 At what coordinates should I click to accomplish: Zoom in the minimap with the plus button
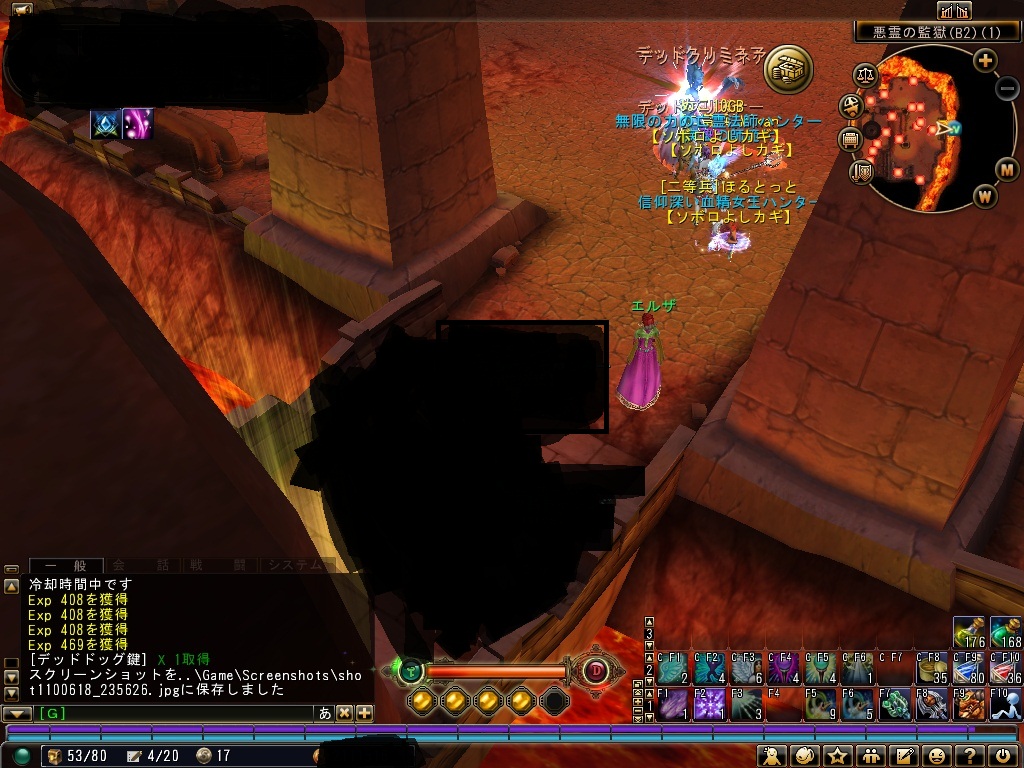[x=985, y=60]
